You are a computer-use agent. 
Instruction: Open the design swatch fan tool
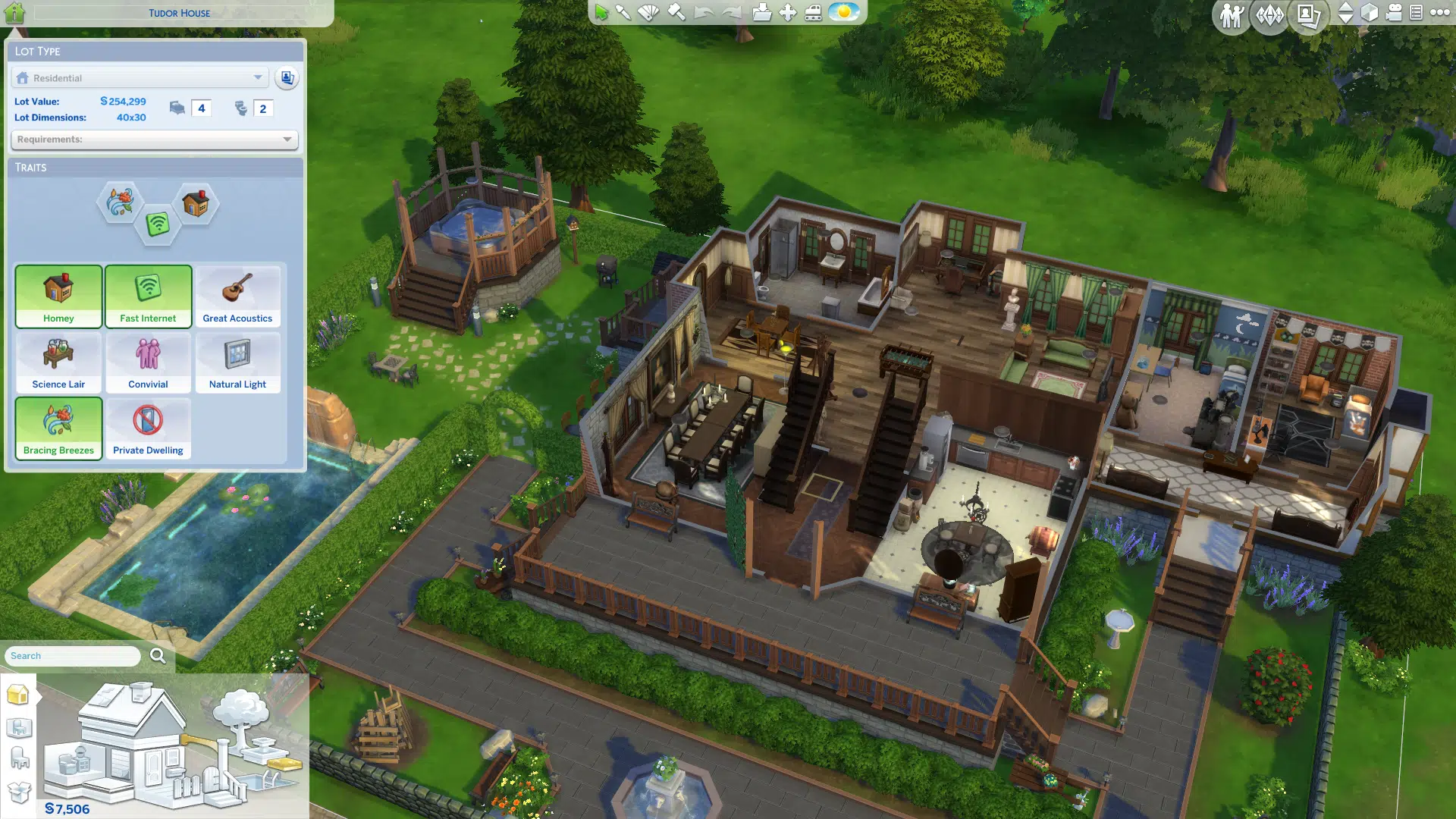[649, 12]
